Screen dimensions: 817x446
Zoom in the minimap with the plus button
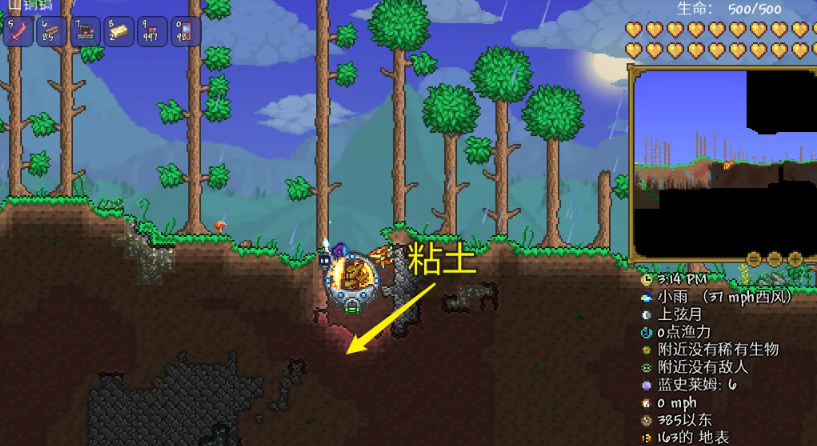click(795, 259)
